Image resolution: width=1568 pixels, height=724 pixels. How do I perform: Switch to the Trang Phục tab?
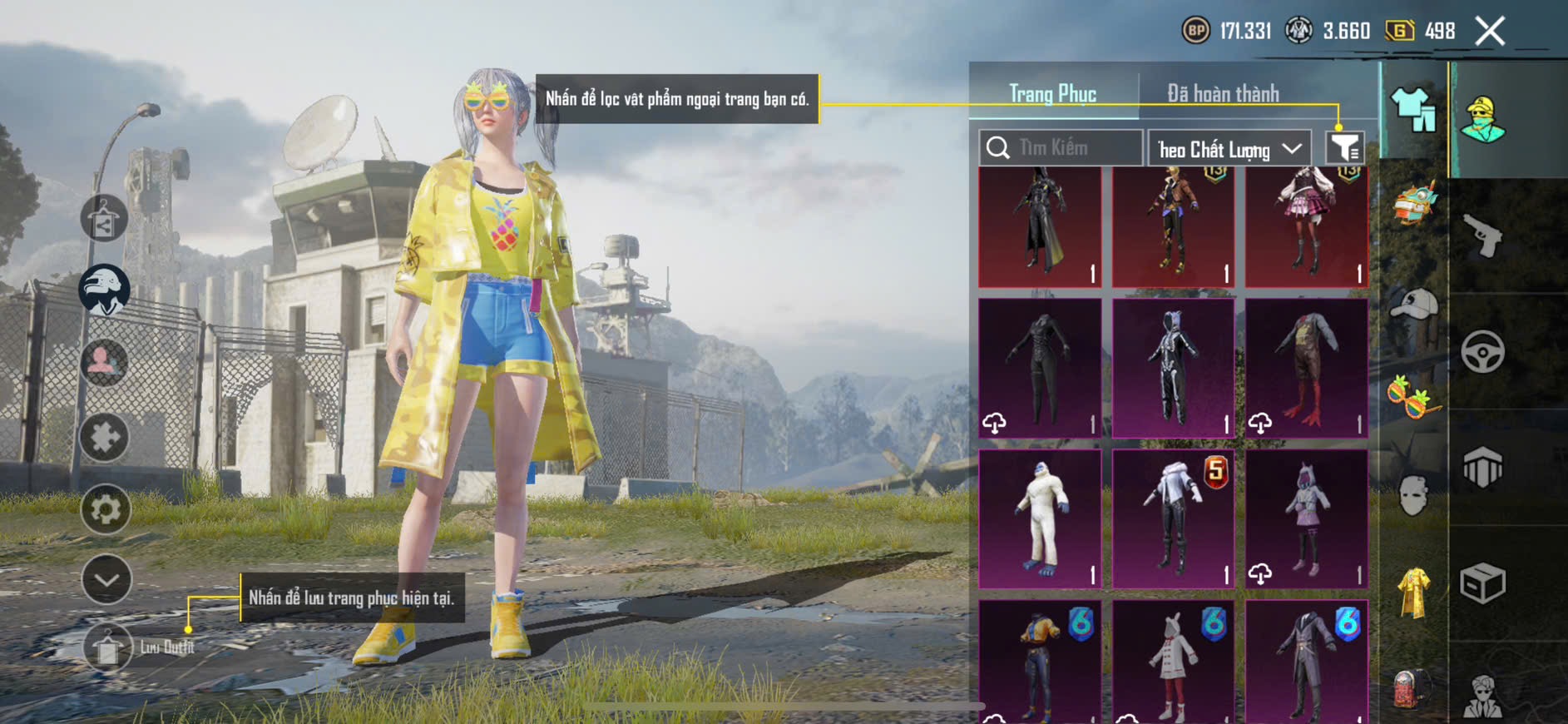(1052, 94)
